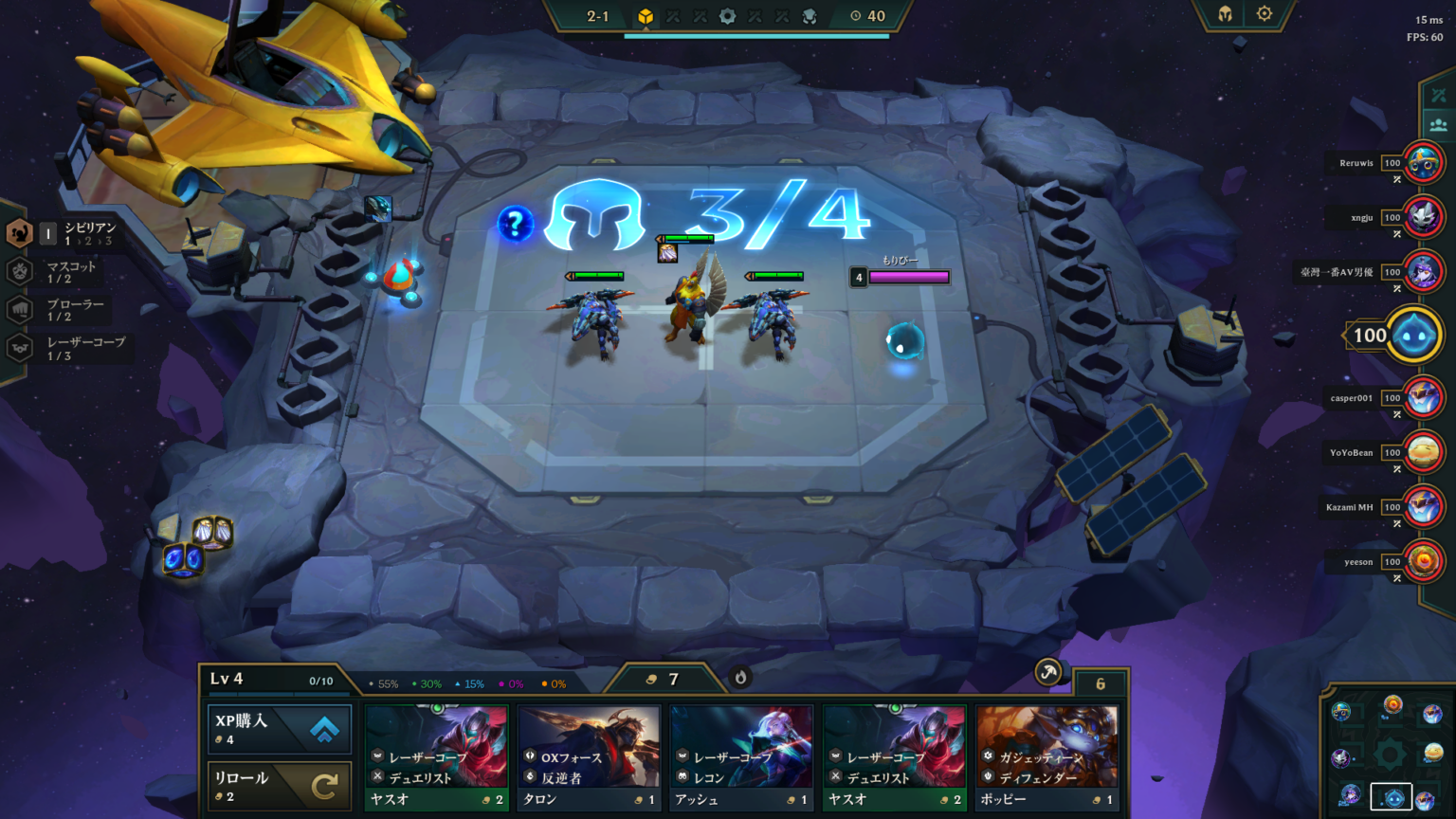Screen dimensions: 1456x819
Task: Open the settings gear icon
Action: (x=1264, y=14)
